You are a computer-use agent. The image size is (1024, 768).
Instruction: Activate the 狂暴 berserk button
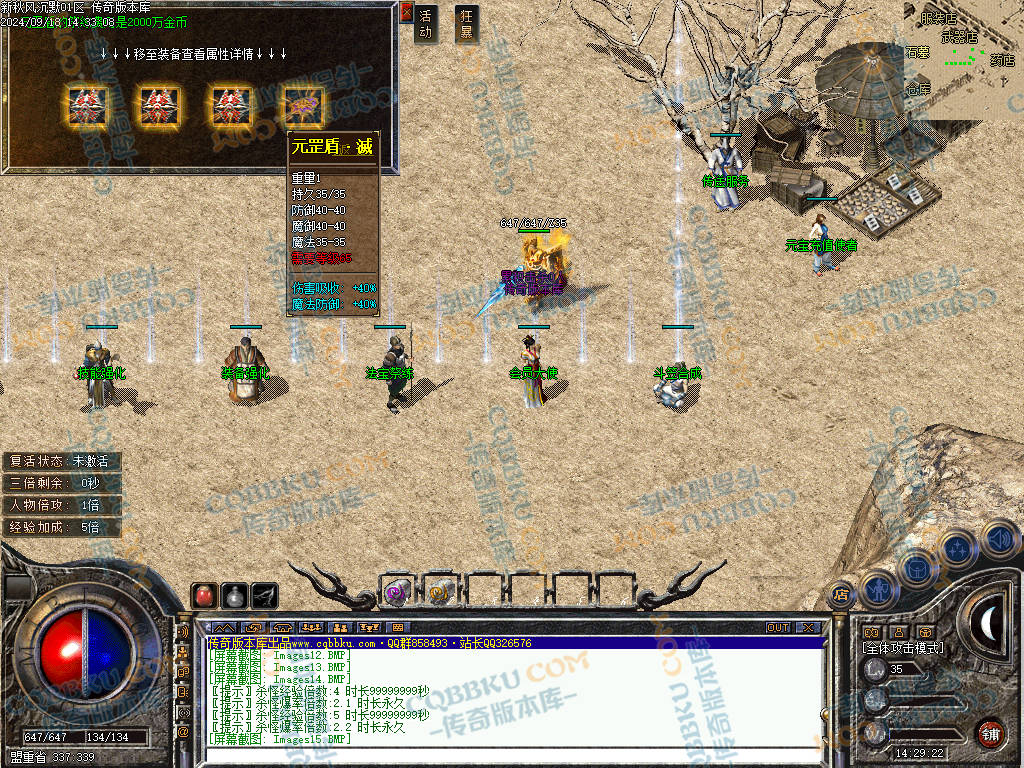[x=466, y=24]
